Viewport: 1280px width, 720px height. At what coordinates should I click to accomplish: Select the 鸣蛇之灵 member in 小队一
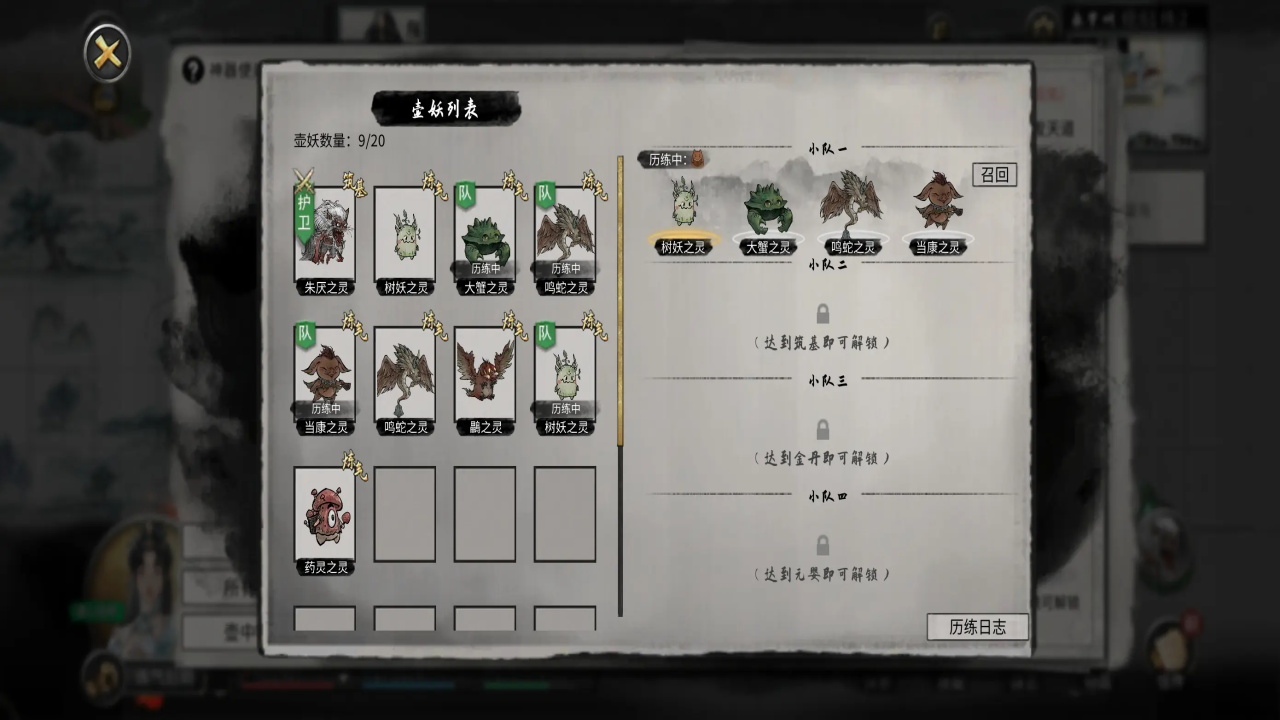[x=852, y=210]
